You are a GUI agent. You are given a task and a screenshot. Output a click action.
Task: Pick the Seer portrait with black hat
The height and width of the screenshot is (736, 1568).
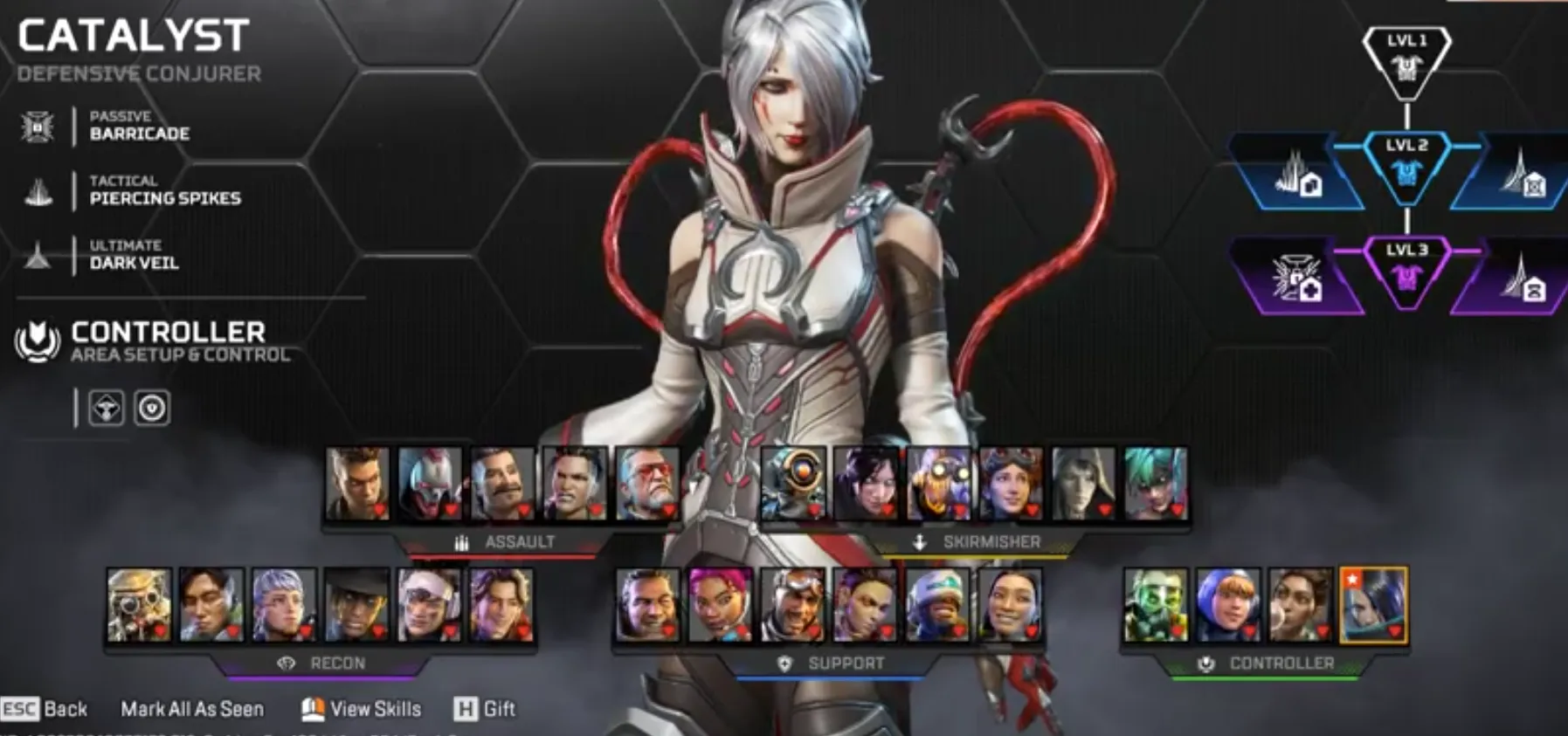[x=356, y=605]
